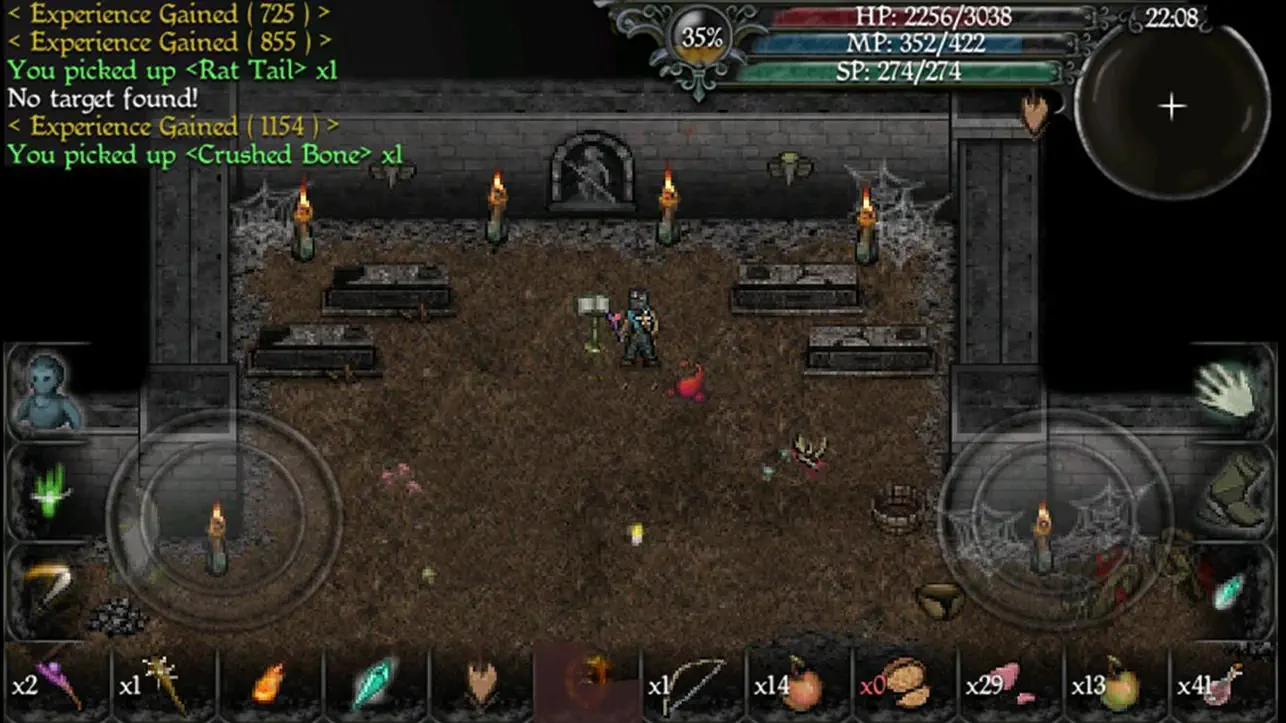
Task: Eat the red apple stack x14
Action: [799, 685]
